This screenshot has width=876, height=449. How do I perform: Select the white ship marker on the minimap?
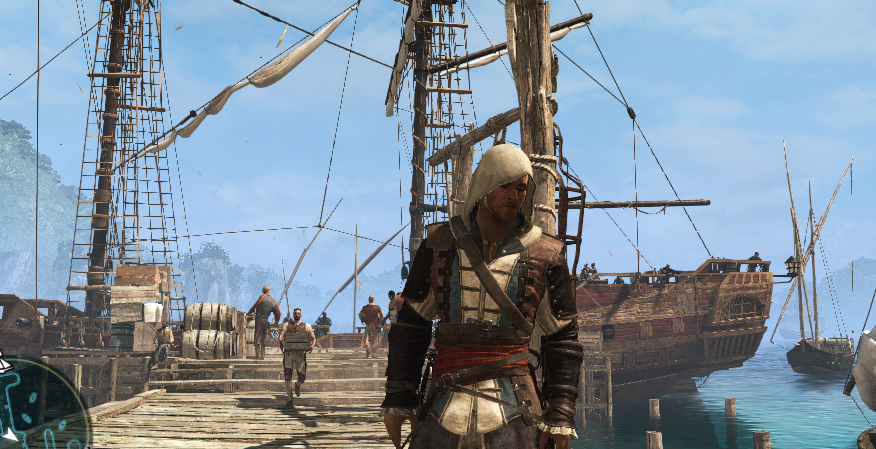click(x=3, y=366)
